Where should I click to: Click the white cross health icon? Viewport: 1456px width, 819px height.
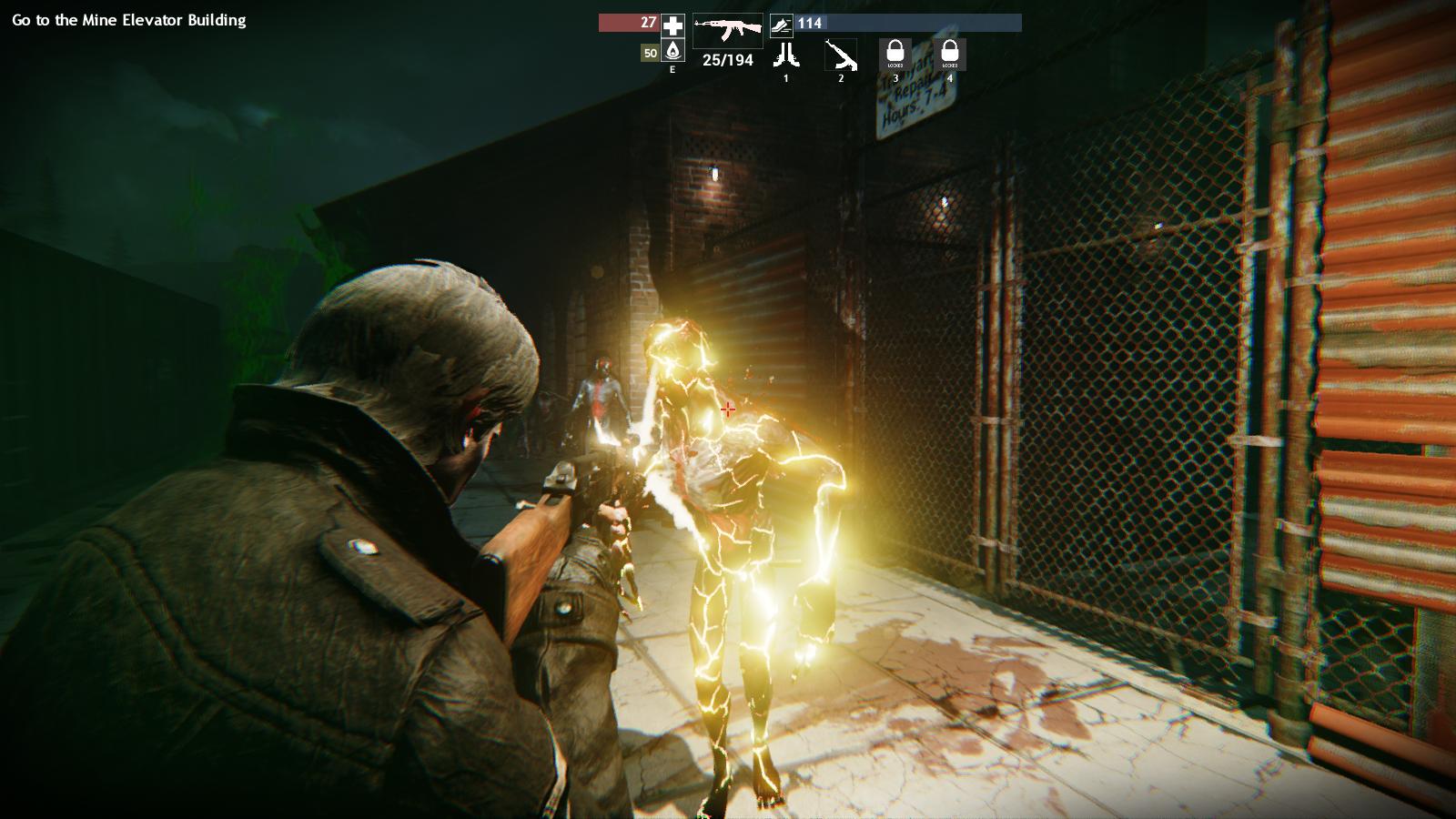[673, 25]
